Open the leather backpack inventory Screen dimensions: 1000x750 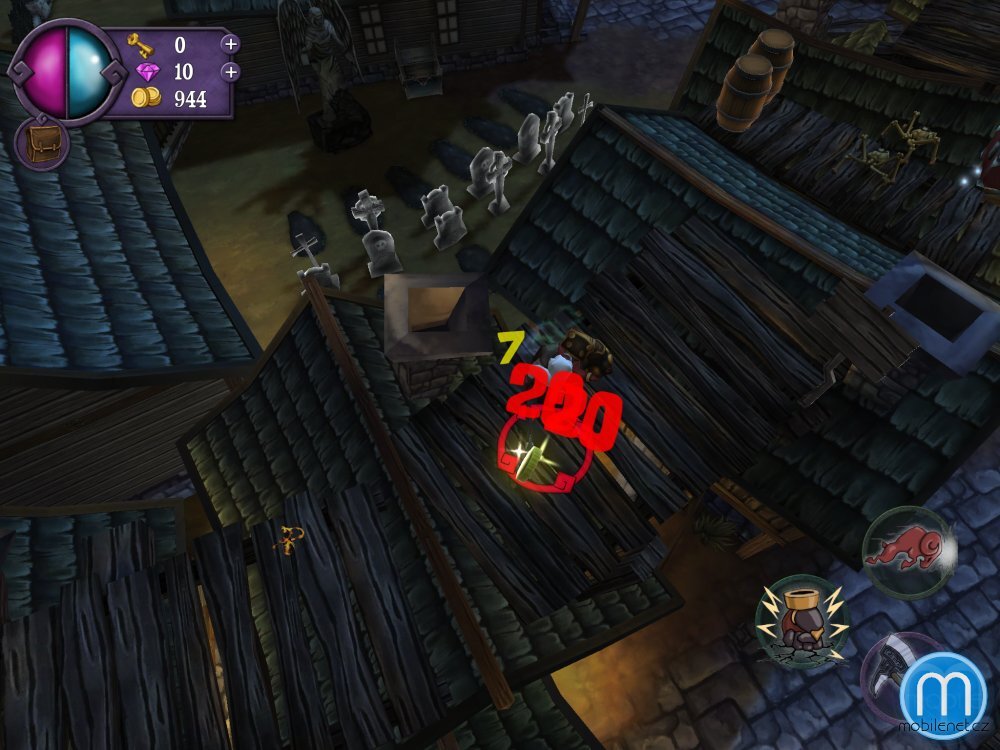(42, 144)
